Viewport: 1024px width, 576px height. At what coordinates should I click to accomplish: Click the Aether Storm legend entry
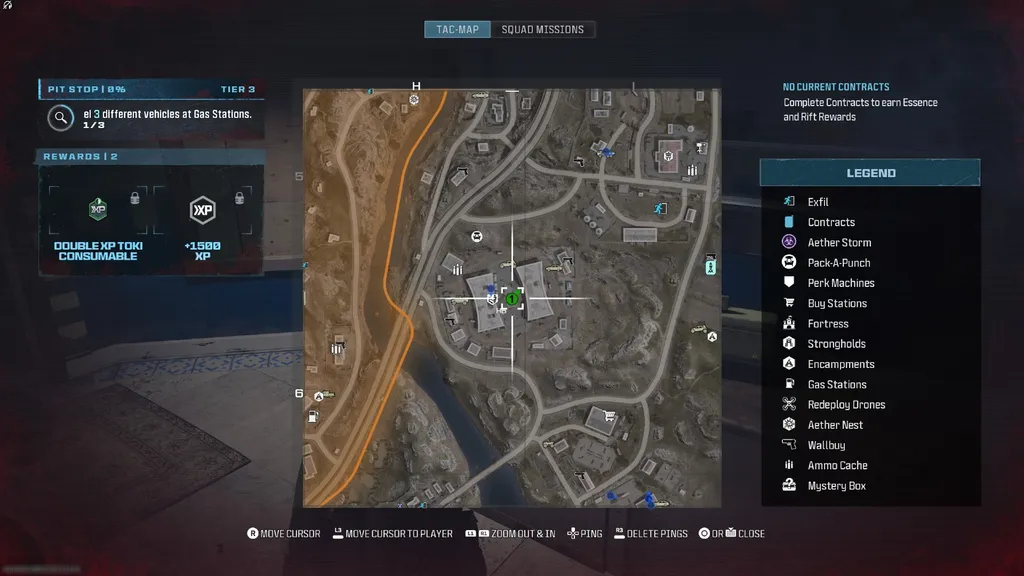(x=839, y=242)
